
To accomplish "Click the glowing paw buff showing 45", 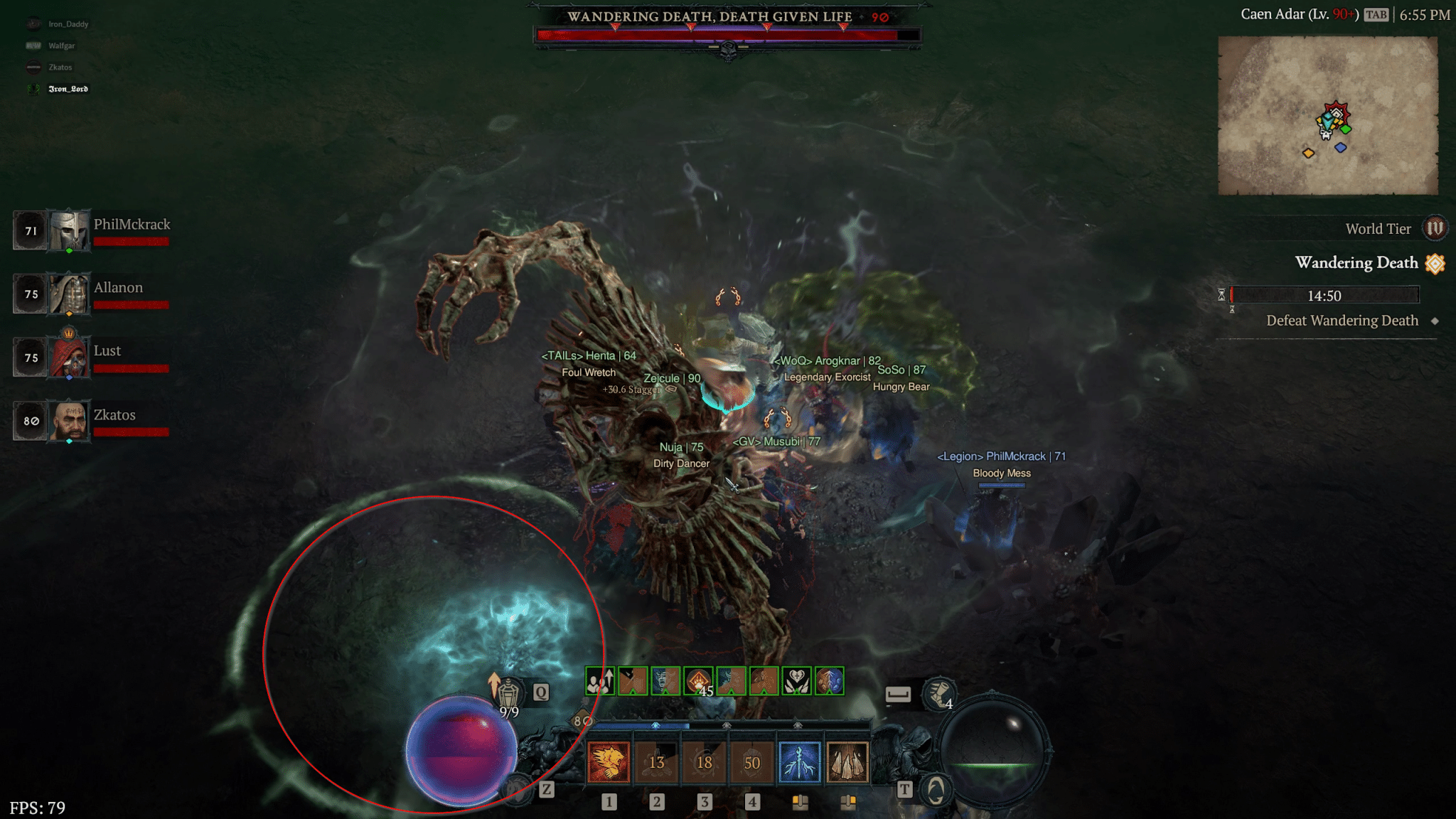I will 697,680.
